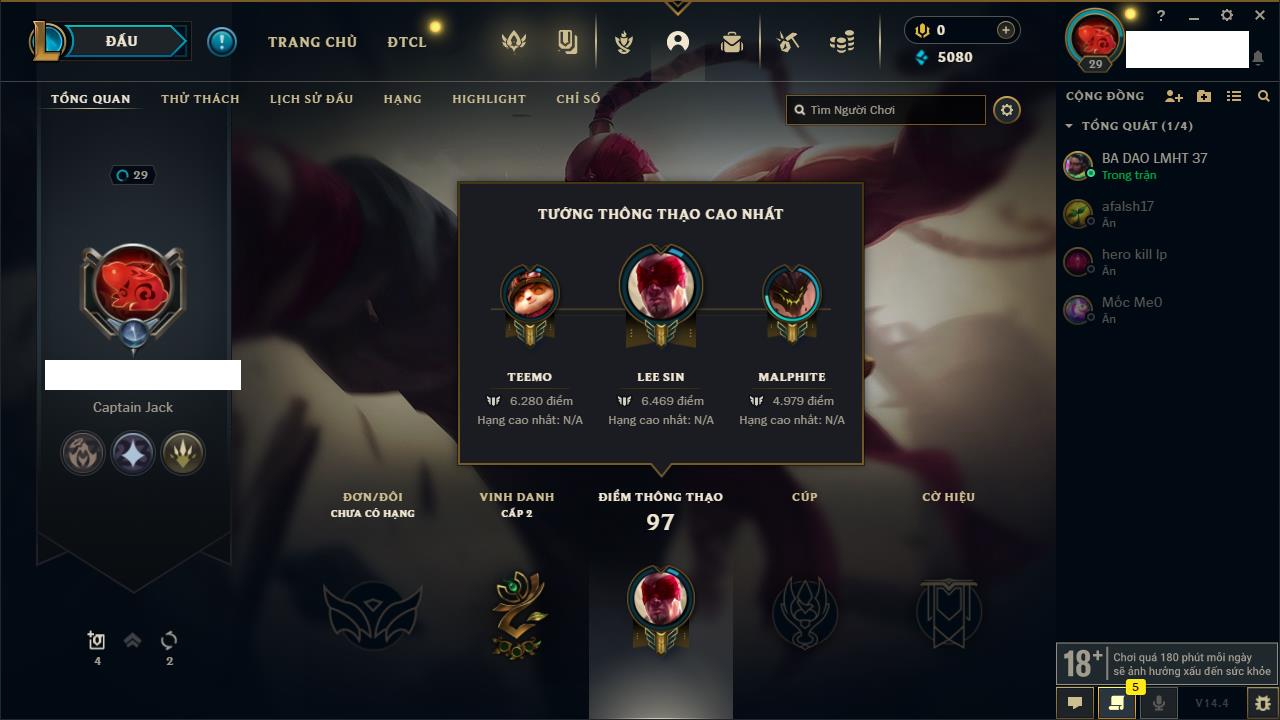Switch to the HIGHLIGHT tab
The image size is (1280, 720).
[488, 99]
